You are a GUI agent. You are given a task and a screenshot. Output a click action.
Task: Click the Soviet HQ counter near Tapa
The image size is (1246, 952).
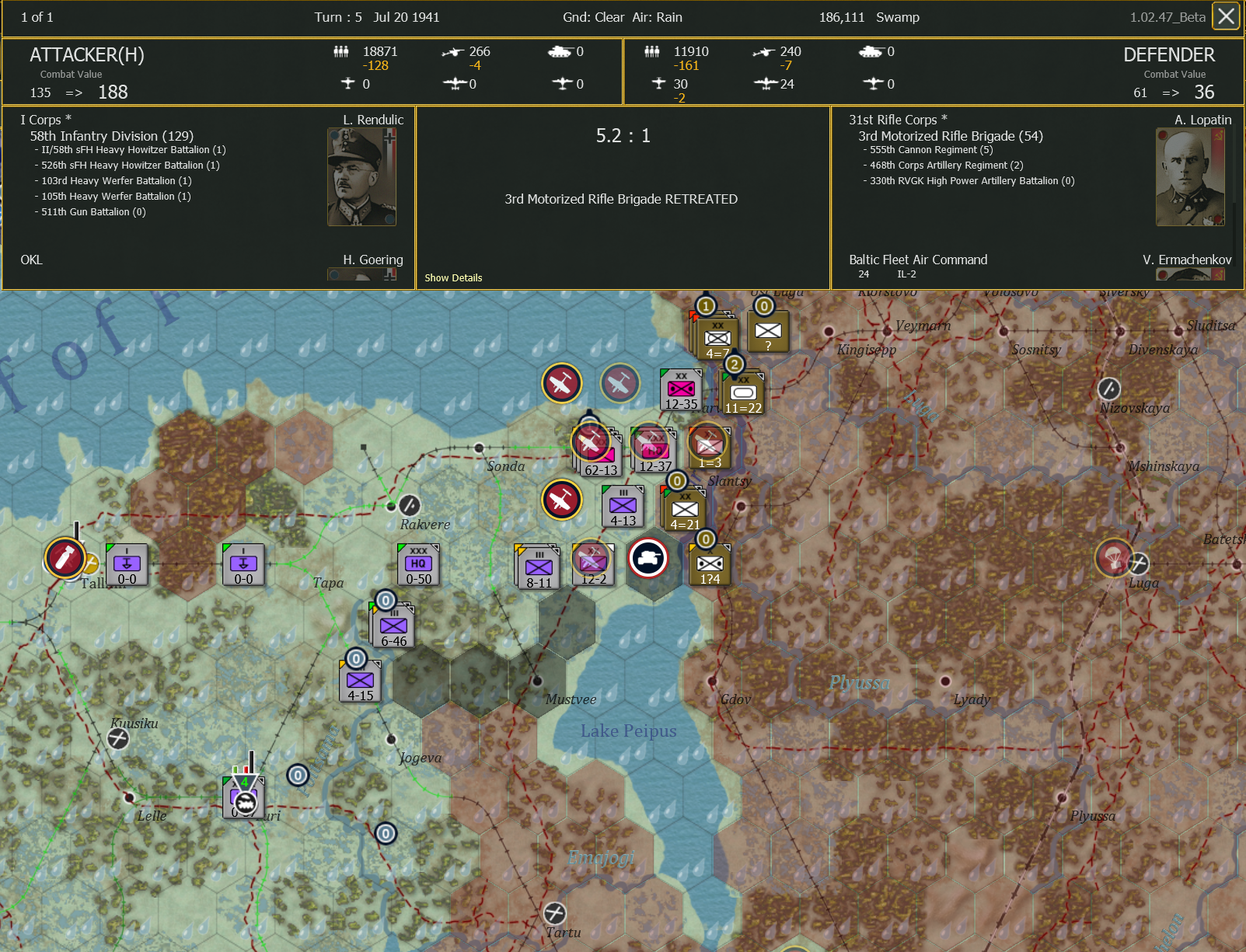[x=417, y=565]
